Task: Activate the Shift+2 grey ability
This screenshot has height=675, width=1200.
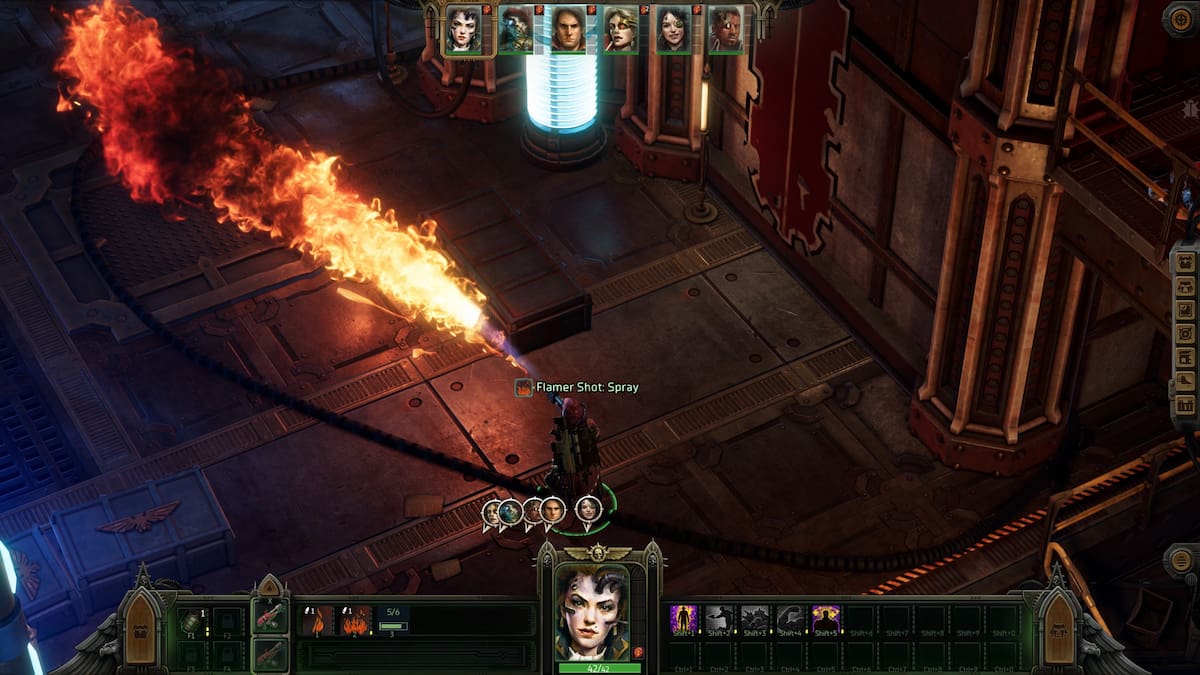Action: coord(720,620)
